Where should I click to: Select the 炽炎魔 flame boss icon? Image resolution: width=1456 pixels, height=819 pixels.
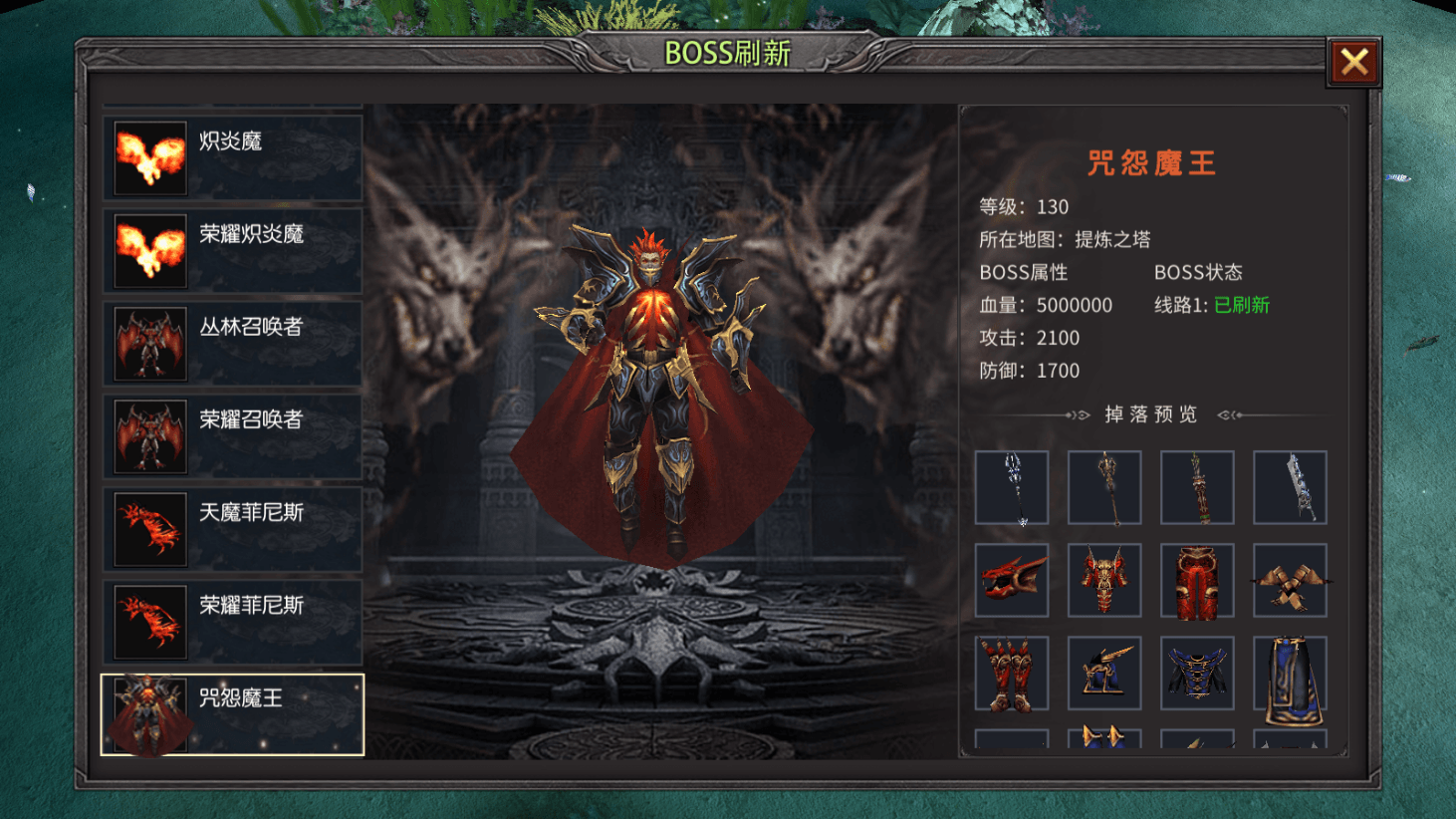[148, 157]
